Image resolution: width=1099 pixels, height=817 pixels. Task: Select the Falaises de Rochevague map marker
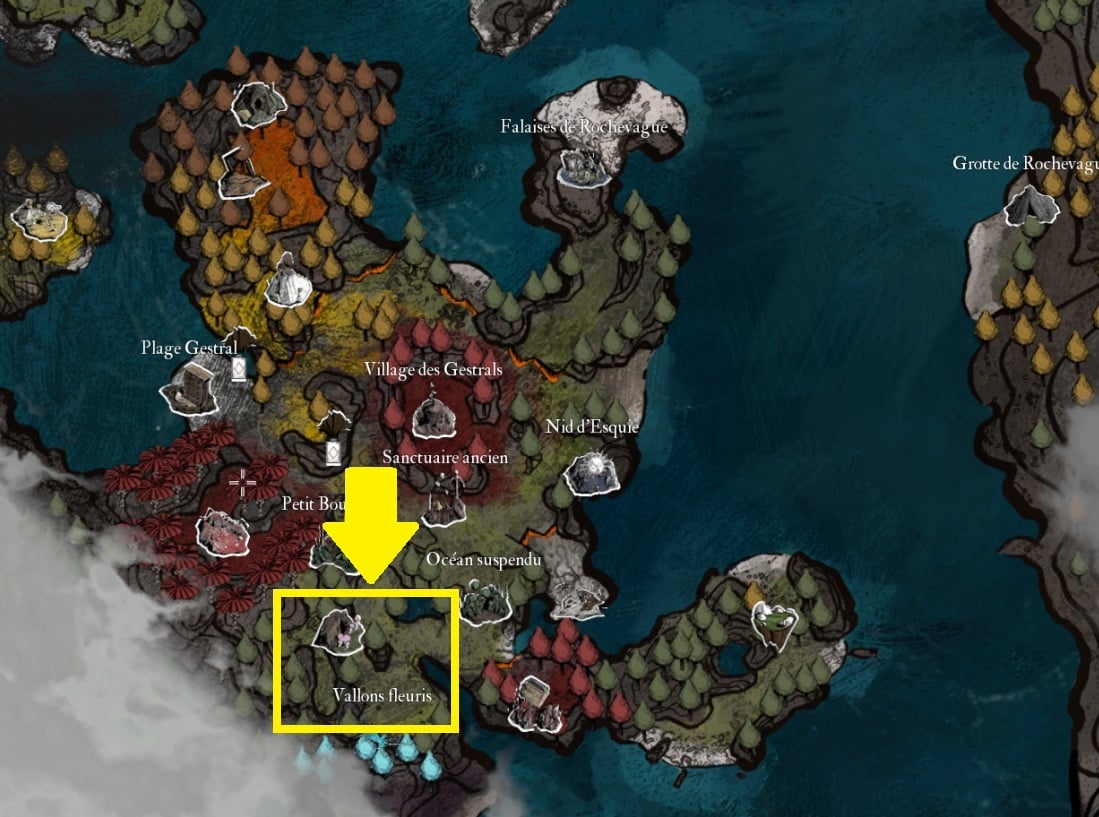(x=580, y=166)
